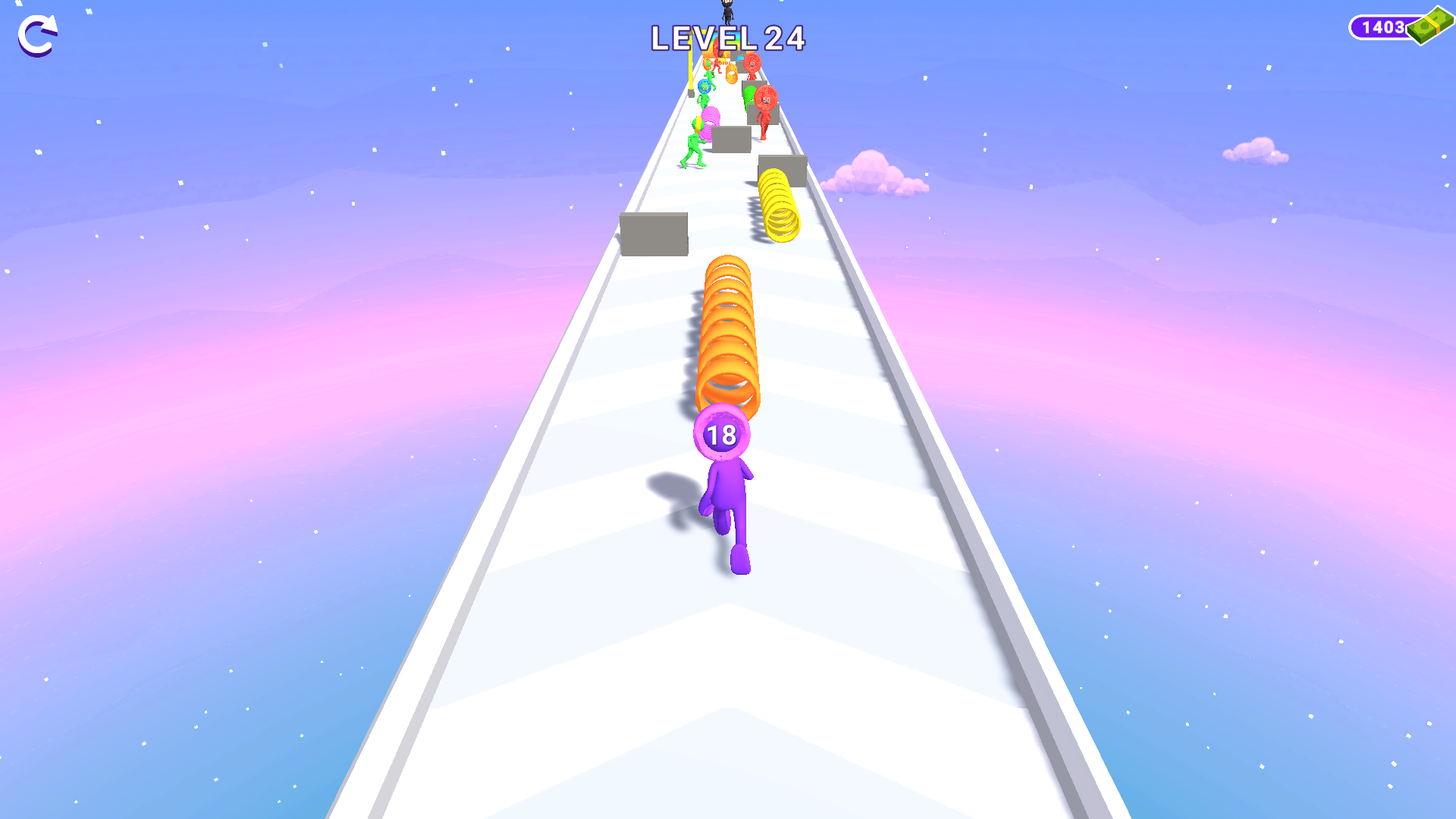Viewport: 1456px width, 819px height.
Task: Click the green runner beneath blue 20 ring
Action: (x=703, y=99)
